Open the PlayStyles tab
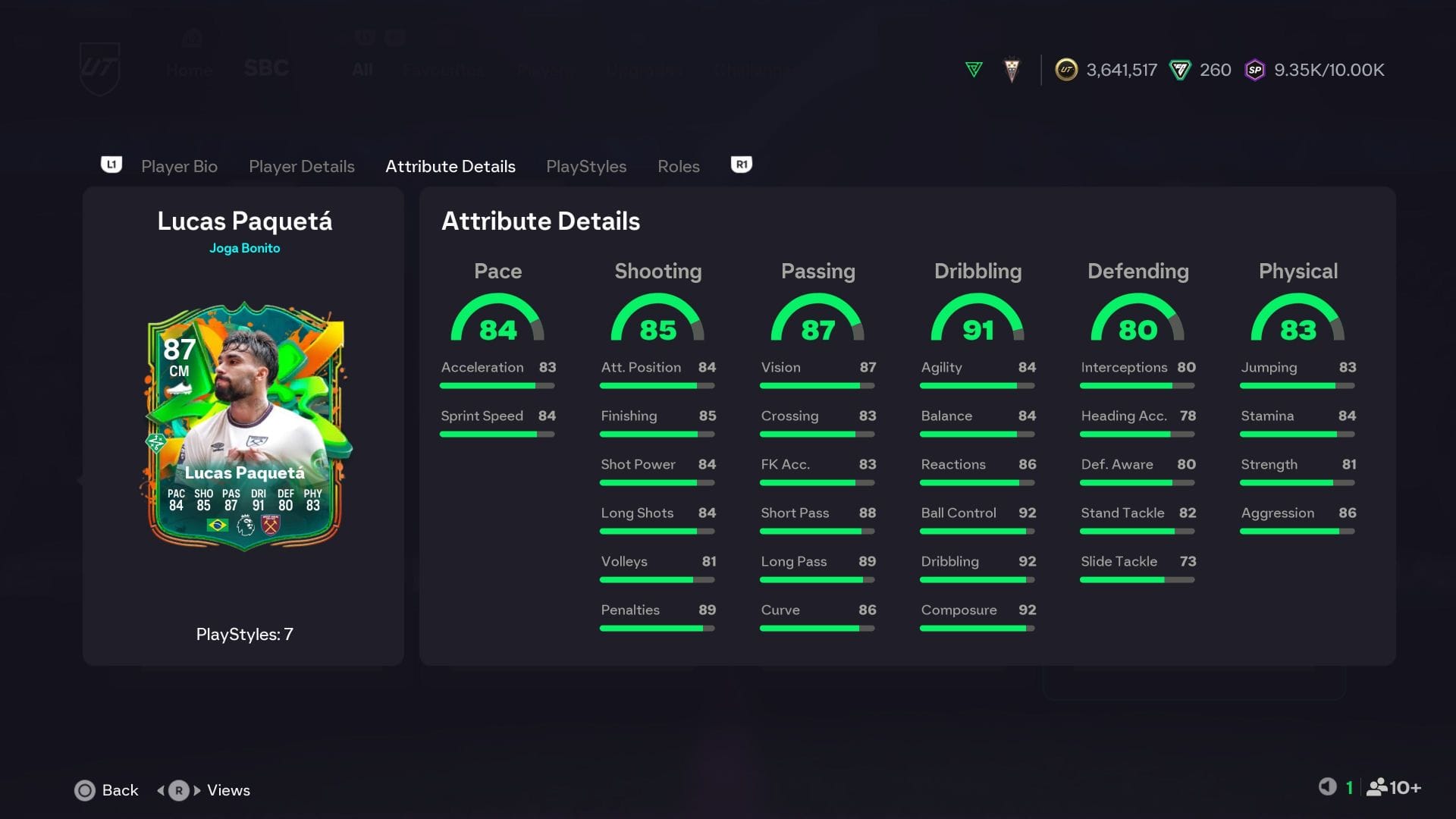This screenshot has width=1456, height=819. [x=586, y=166]
